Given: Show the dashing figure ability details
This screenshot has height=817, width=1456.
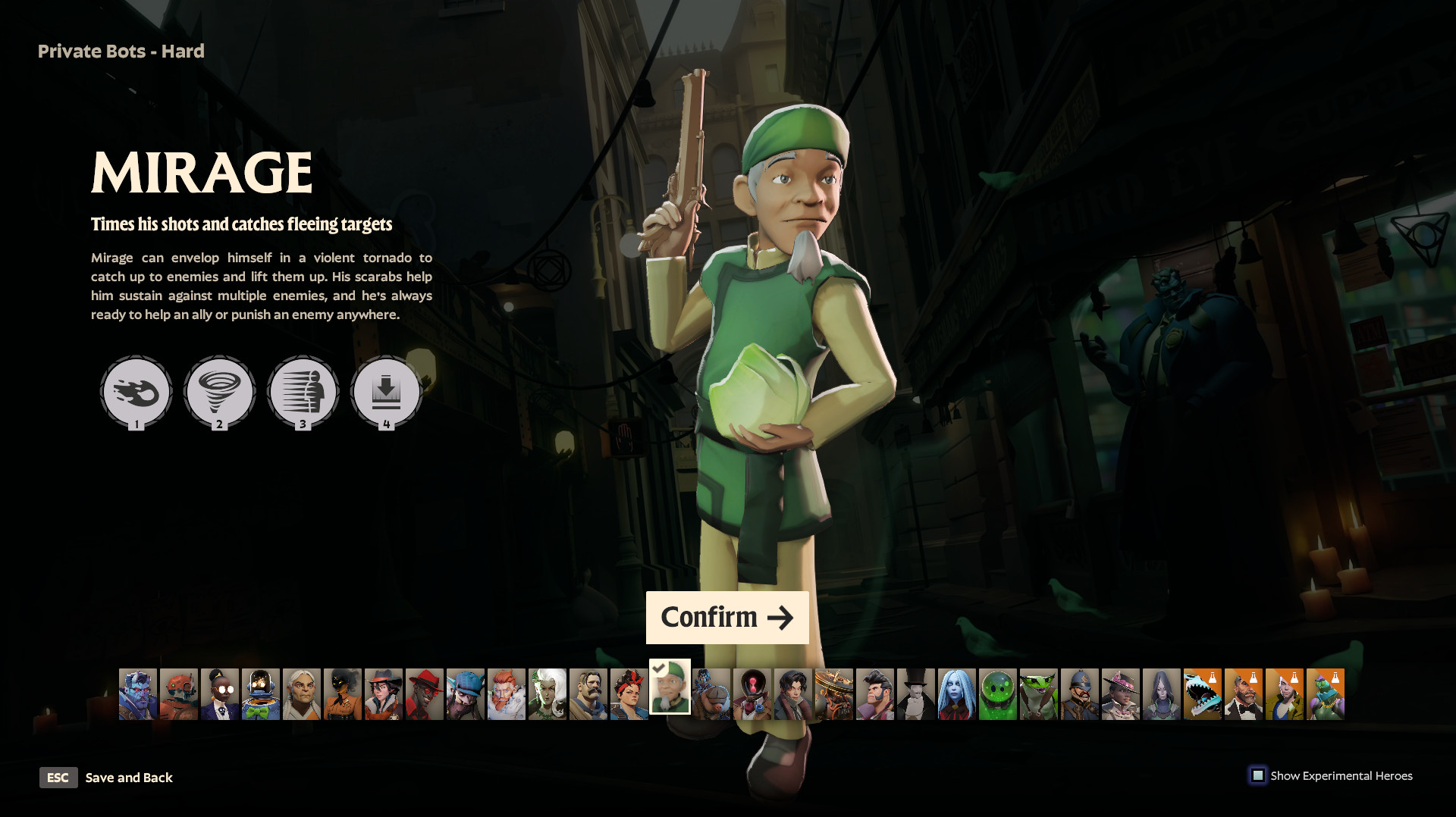Looking at the screenshot, I should tap(303, 392).
